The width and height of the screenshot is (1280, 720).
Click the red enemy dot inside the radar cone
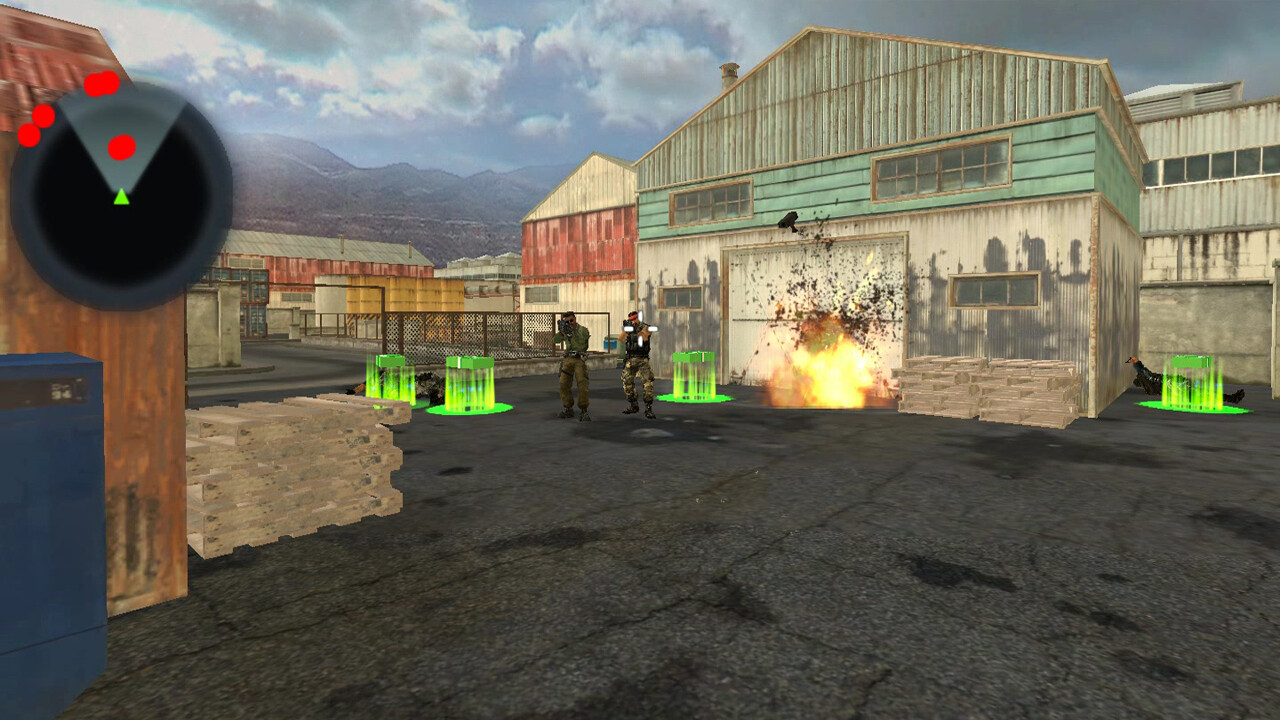pyautogui.click(x=120, y=147)
